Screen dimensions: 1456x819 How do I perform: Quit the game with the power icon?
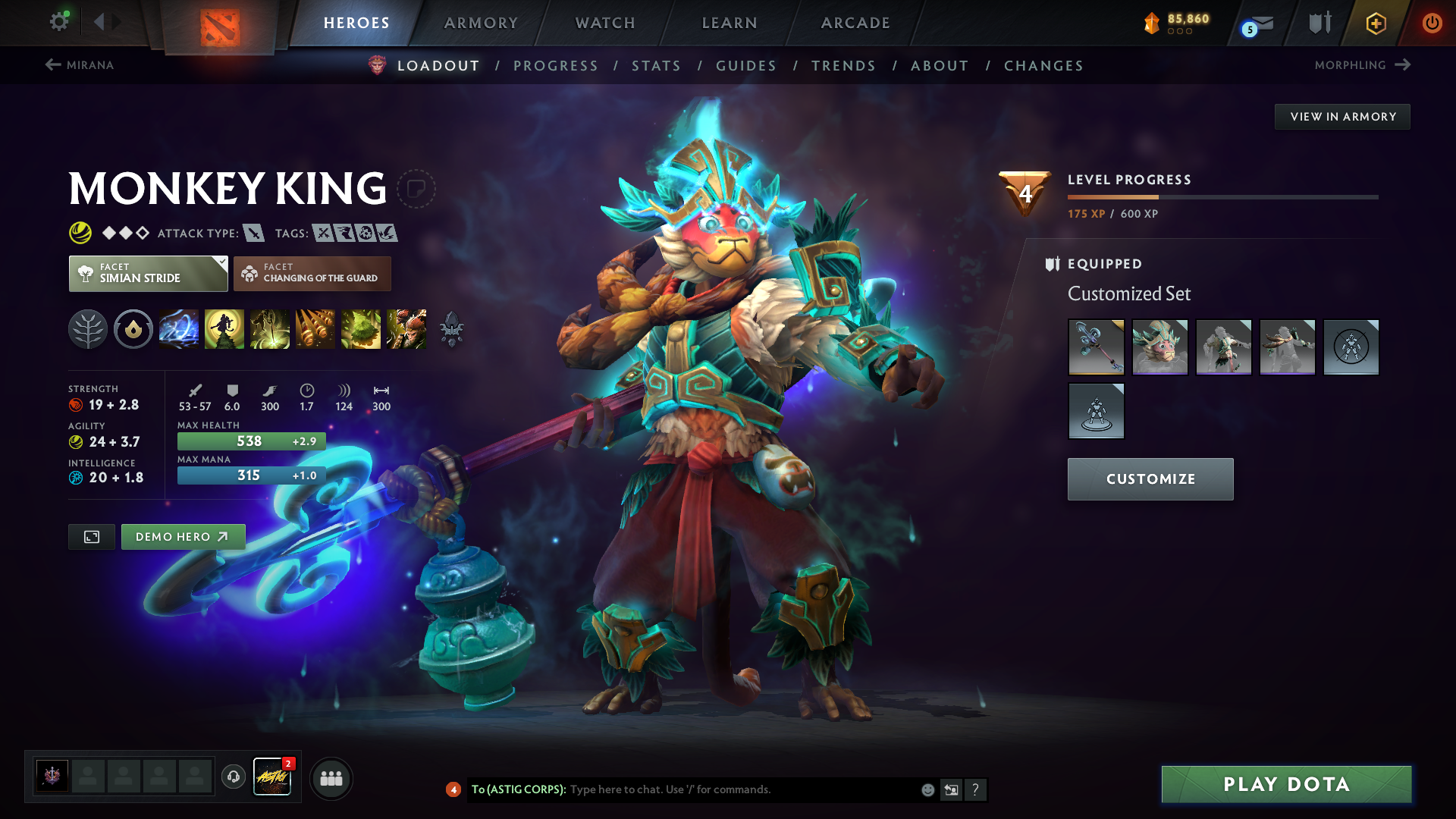[x=1432, y=23]
